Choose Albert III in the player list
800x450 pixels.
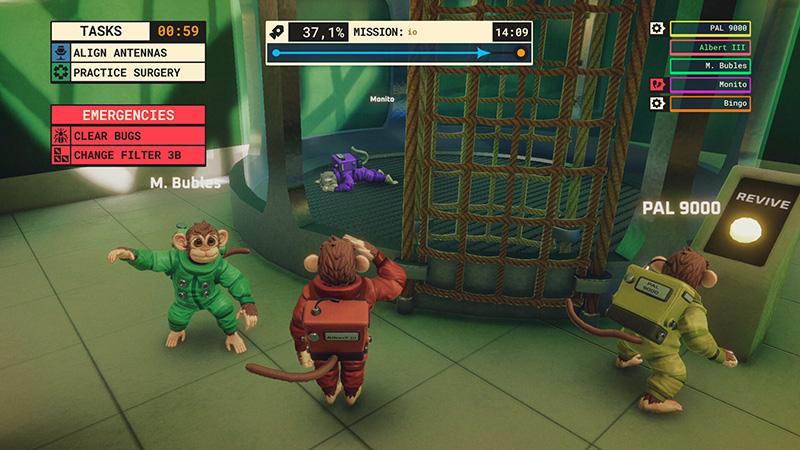coord(709,47)
